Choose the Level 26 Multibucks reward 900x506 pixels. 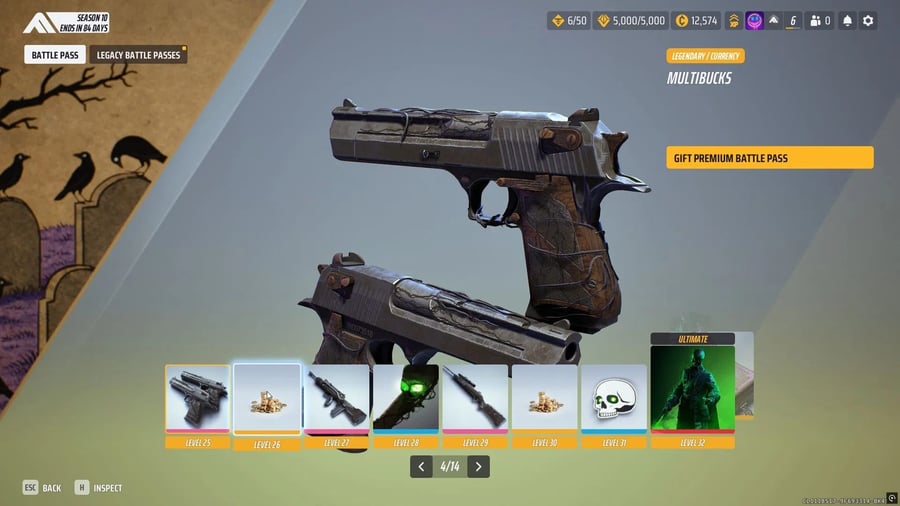pyautogui.click(x=267, y=398)
